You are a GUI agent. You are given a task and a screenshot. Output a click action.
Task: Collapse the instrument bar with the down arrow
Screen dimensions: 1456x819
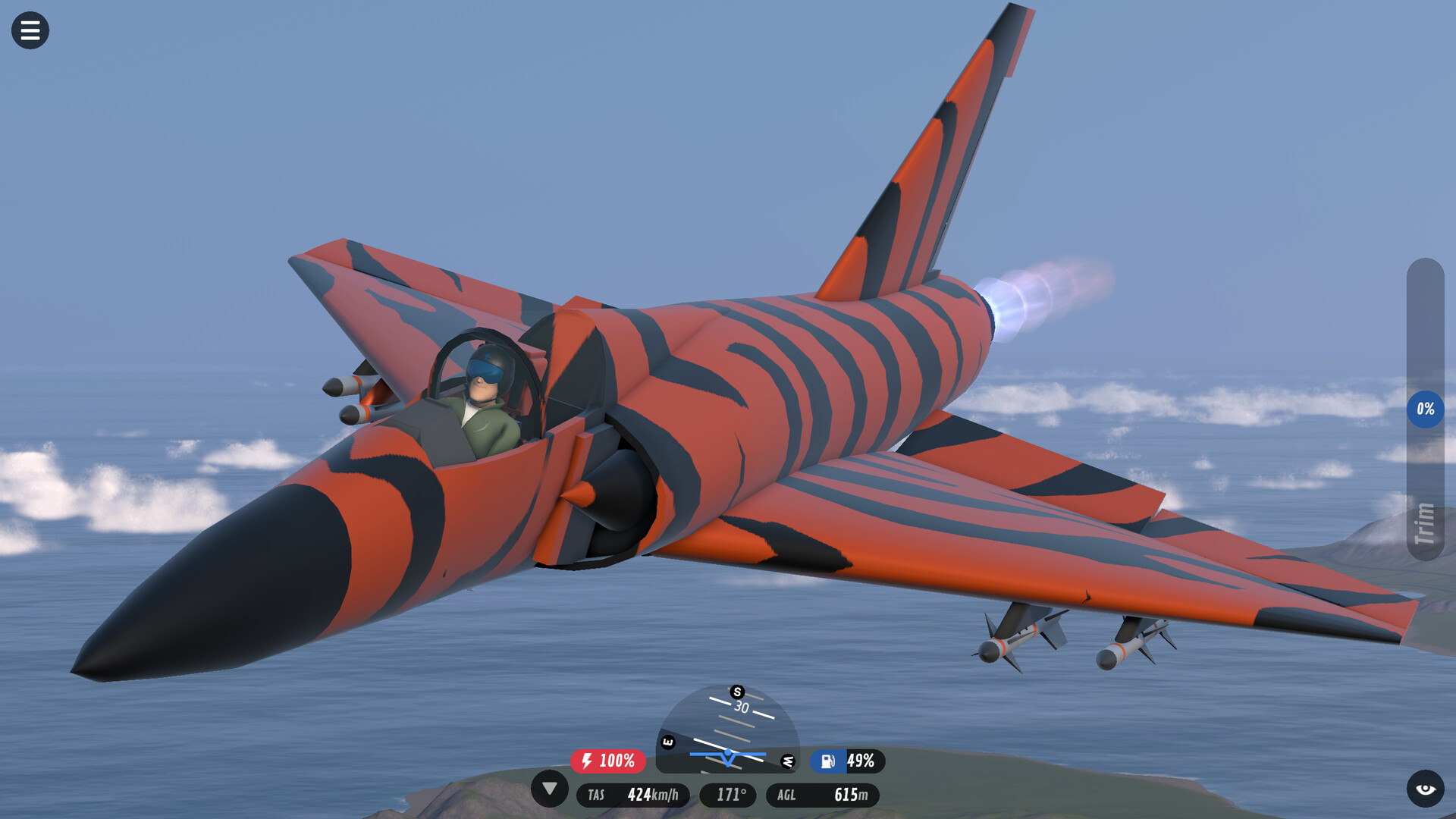click(551, 790)
